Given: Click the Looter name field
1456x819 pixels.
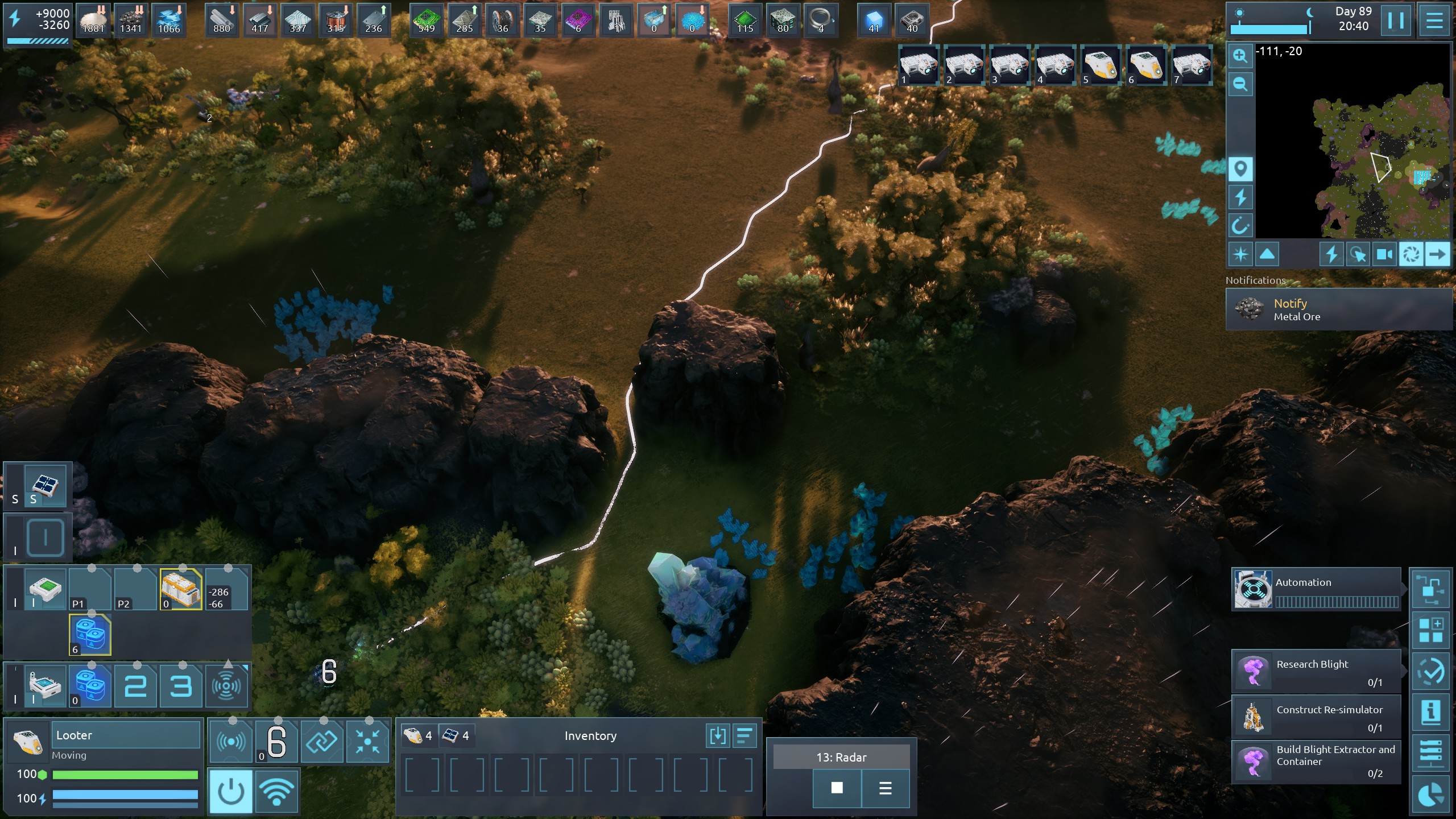Looking at the screenshot, I should coord(126,735).
